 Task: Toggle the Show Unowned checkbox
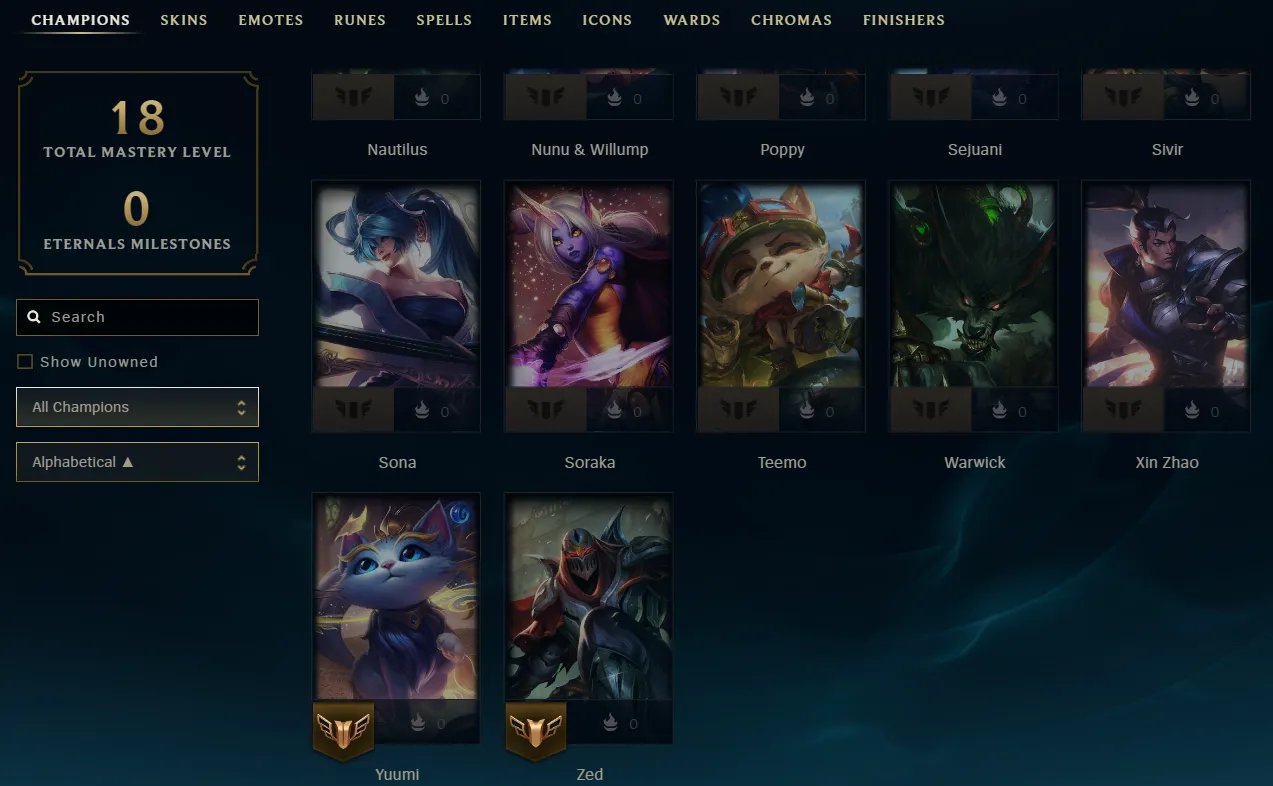pos(25,362)
